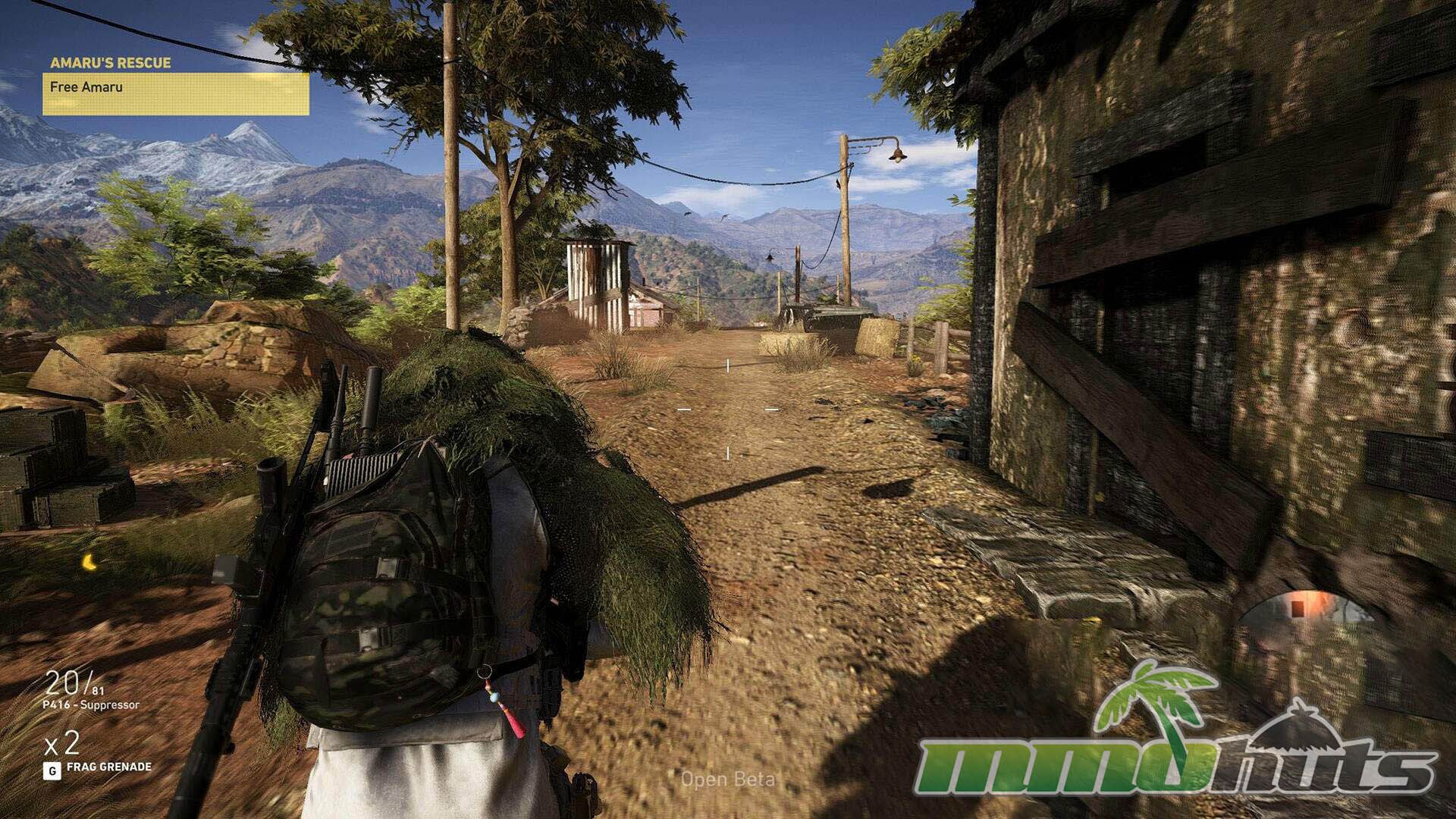
Task: Select the P416 Suppressor weapon label
Action: 91,705
